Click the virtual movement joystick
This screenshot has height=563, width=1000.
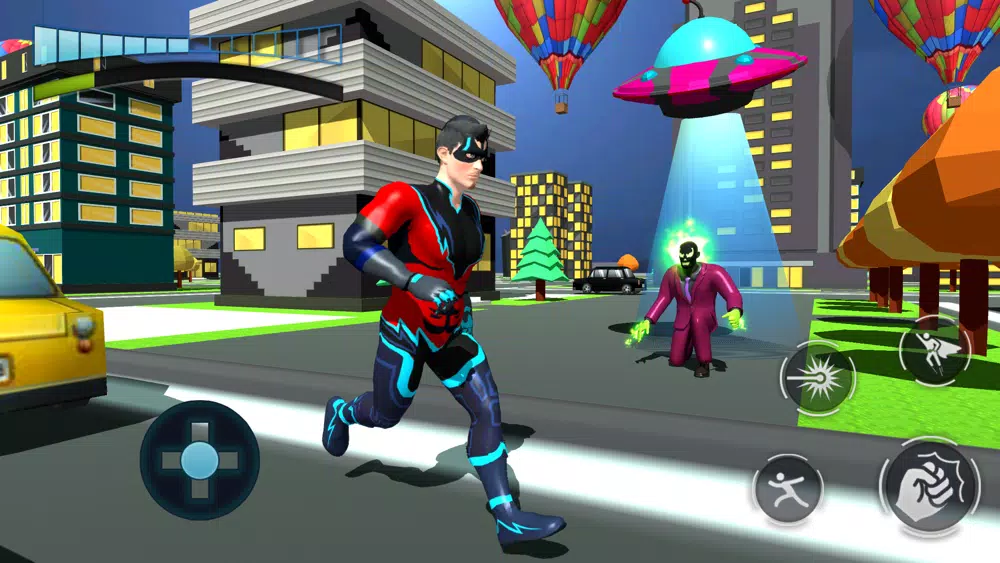tap(199, 460)
